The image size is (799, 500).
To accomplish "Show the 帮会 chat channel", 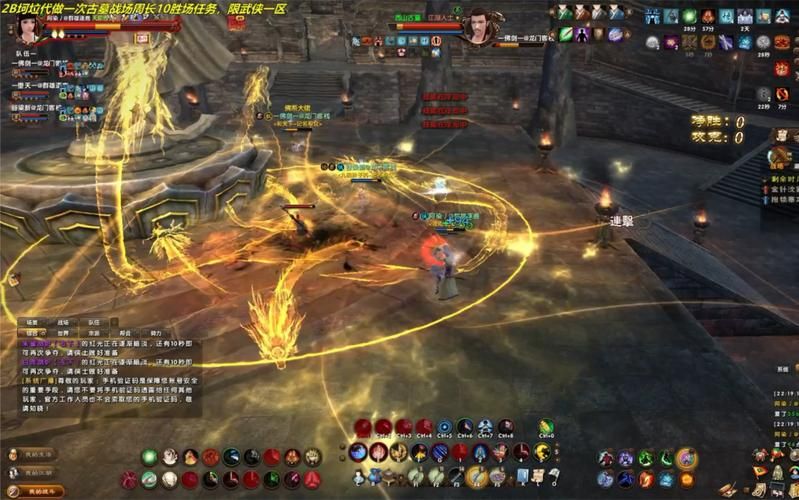I will [125, 333].
